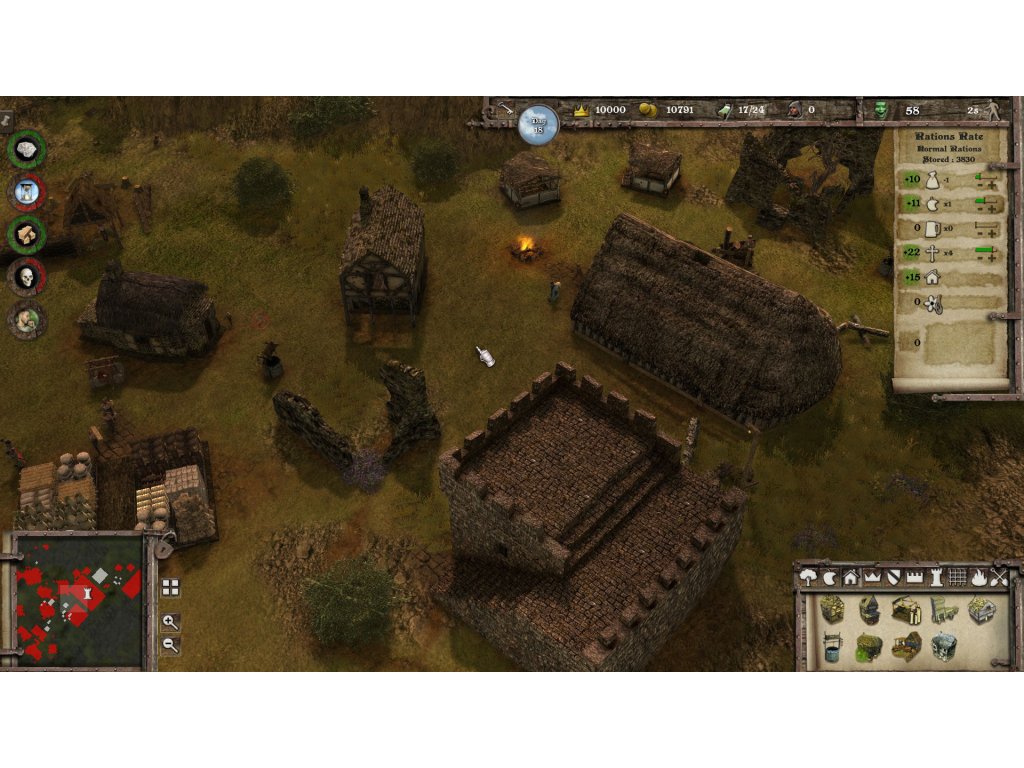
Task: Click the minimap
Action: pyautogui.click(x=80, y=600)
